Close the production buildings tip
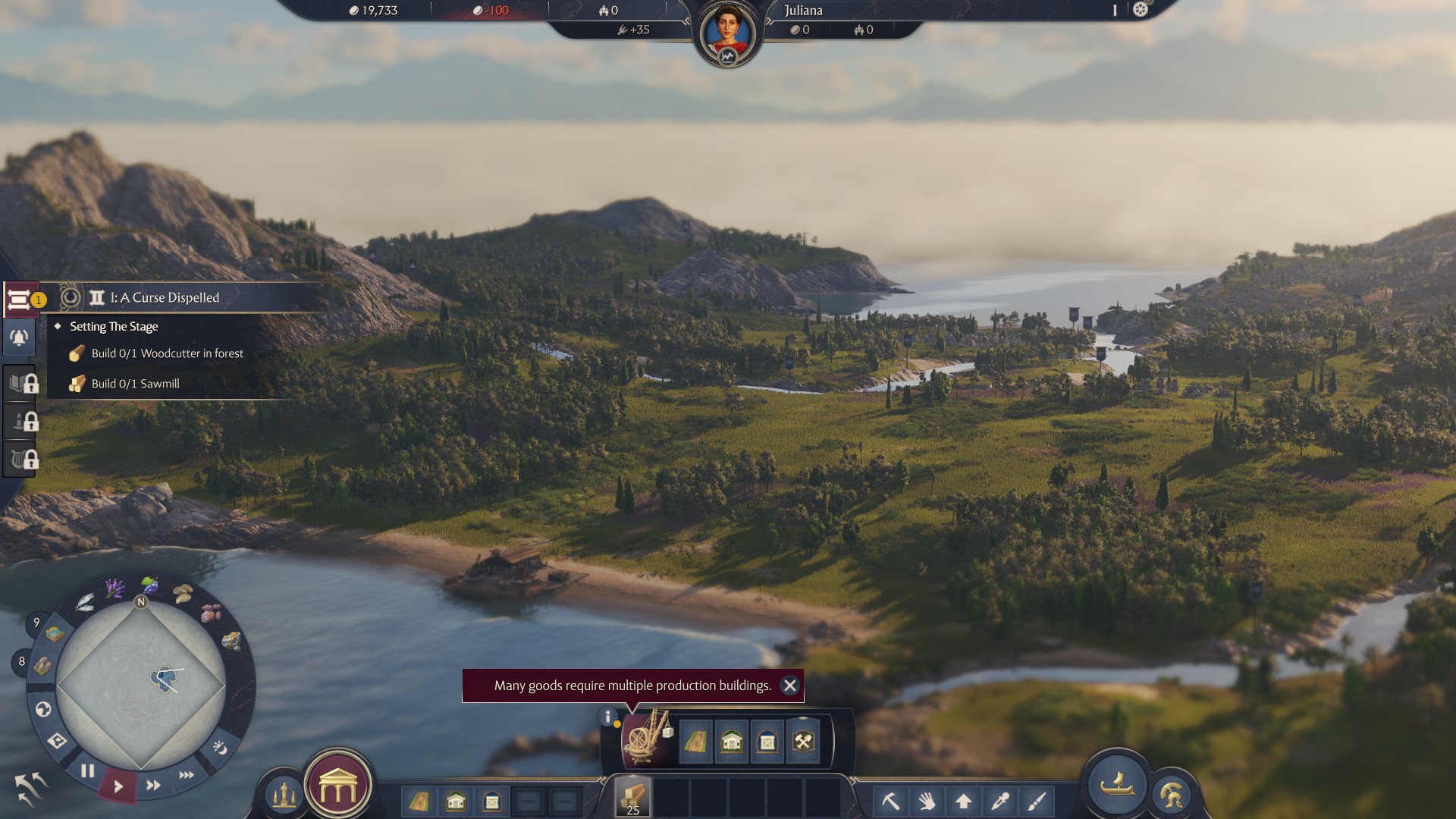Viewport: 1456px width, 819px height. (789, 686)
